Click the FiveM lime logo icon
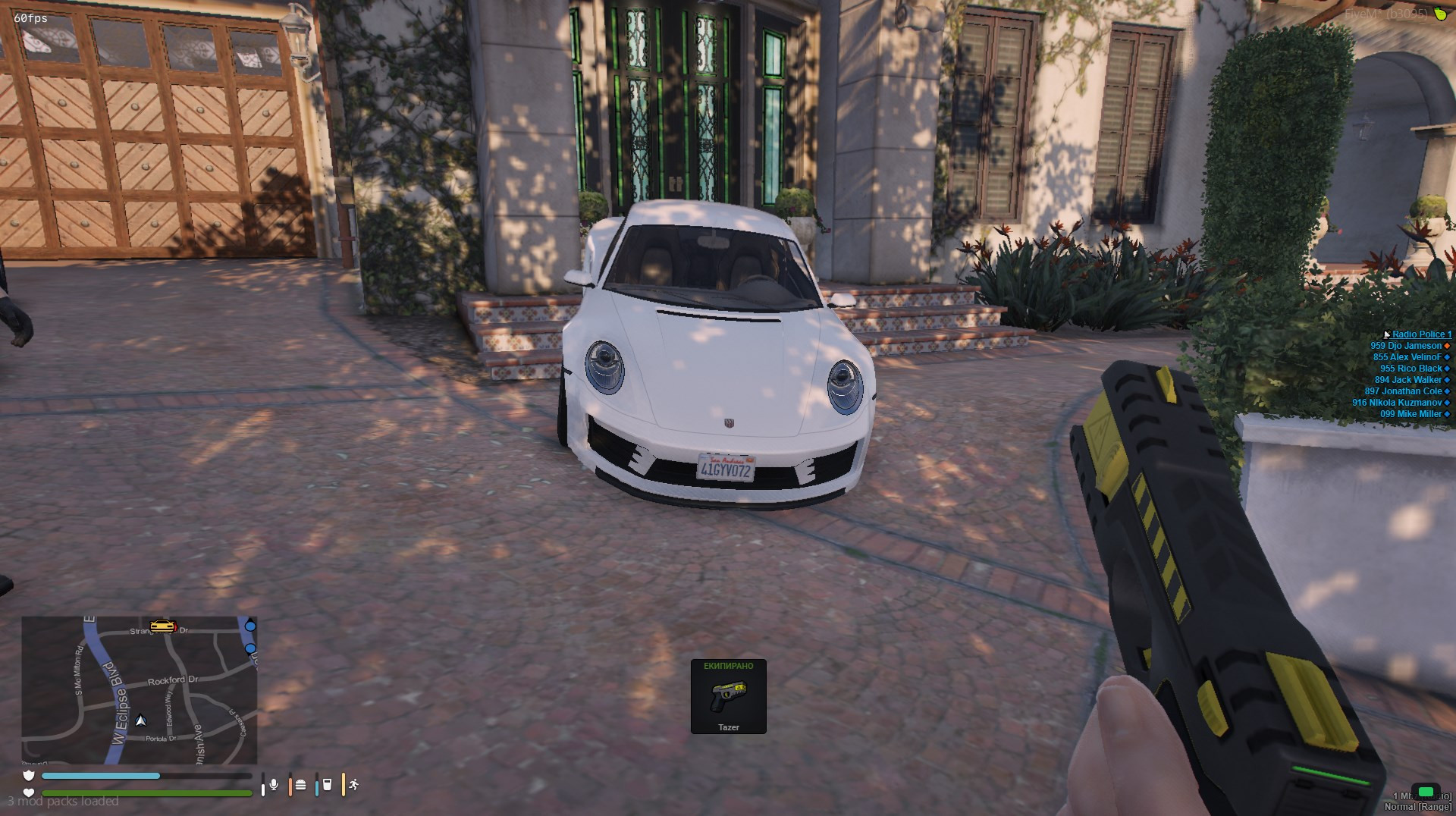 tap(1440, 14)
